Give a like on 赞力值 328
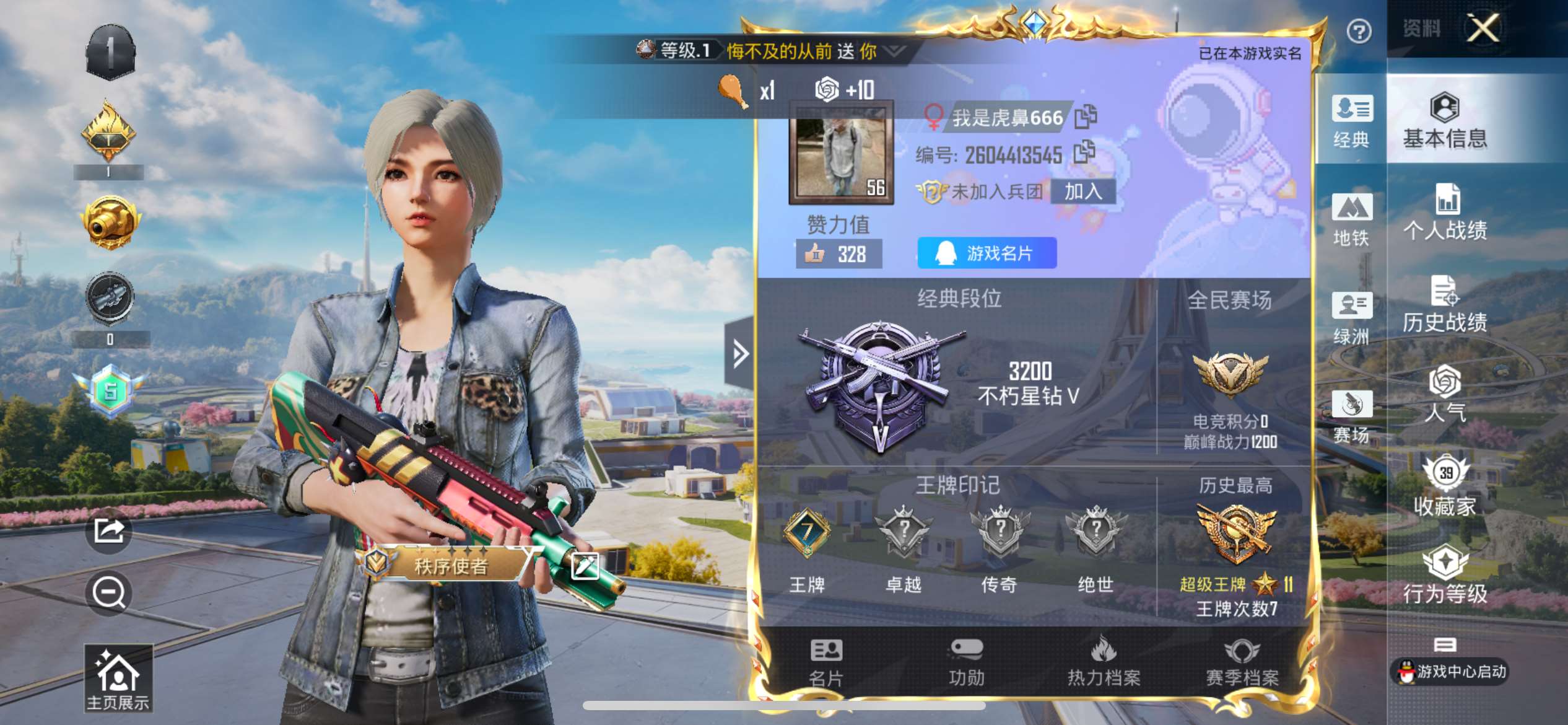This screenshot has width=1568, height=725. (838, 254)
